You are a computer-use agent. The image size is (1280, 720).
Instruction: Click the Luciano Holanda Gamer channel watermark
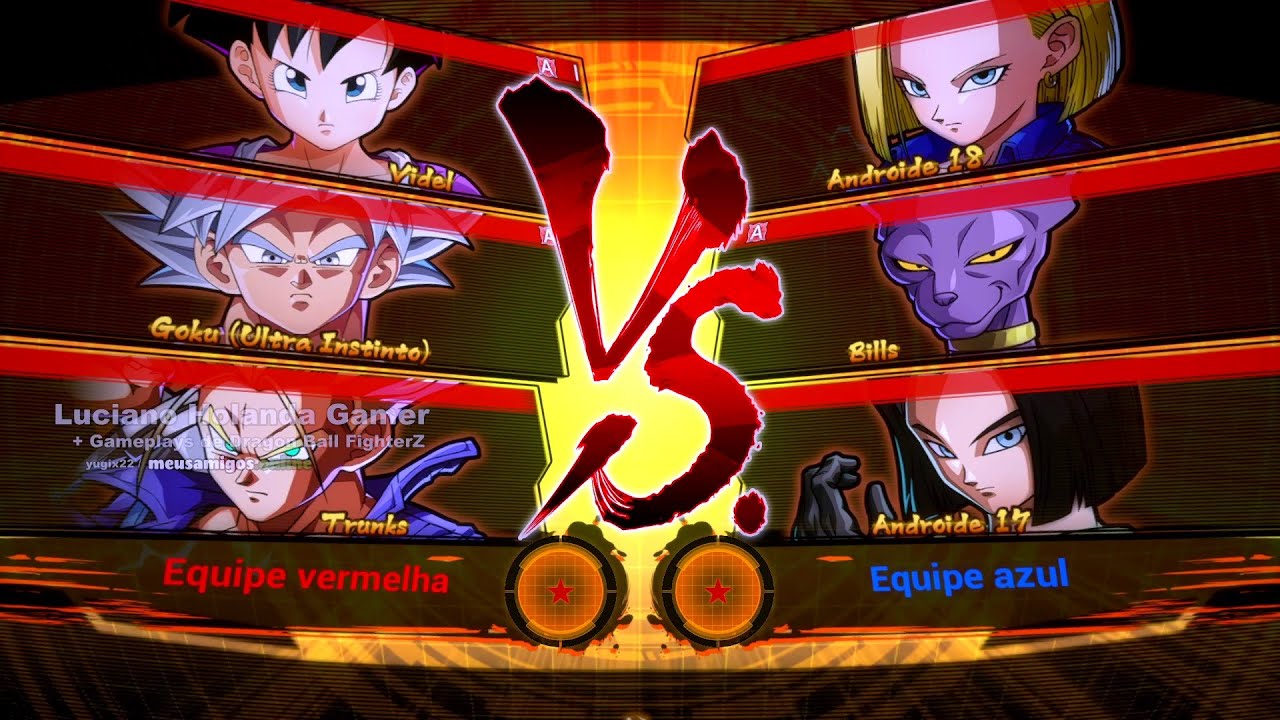tap(241, 415)
